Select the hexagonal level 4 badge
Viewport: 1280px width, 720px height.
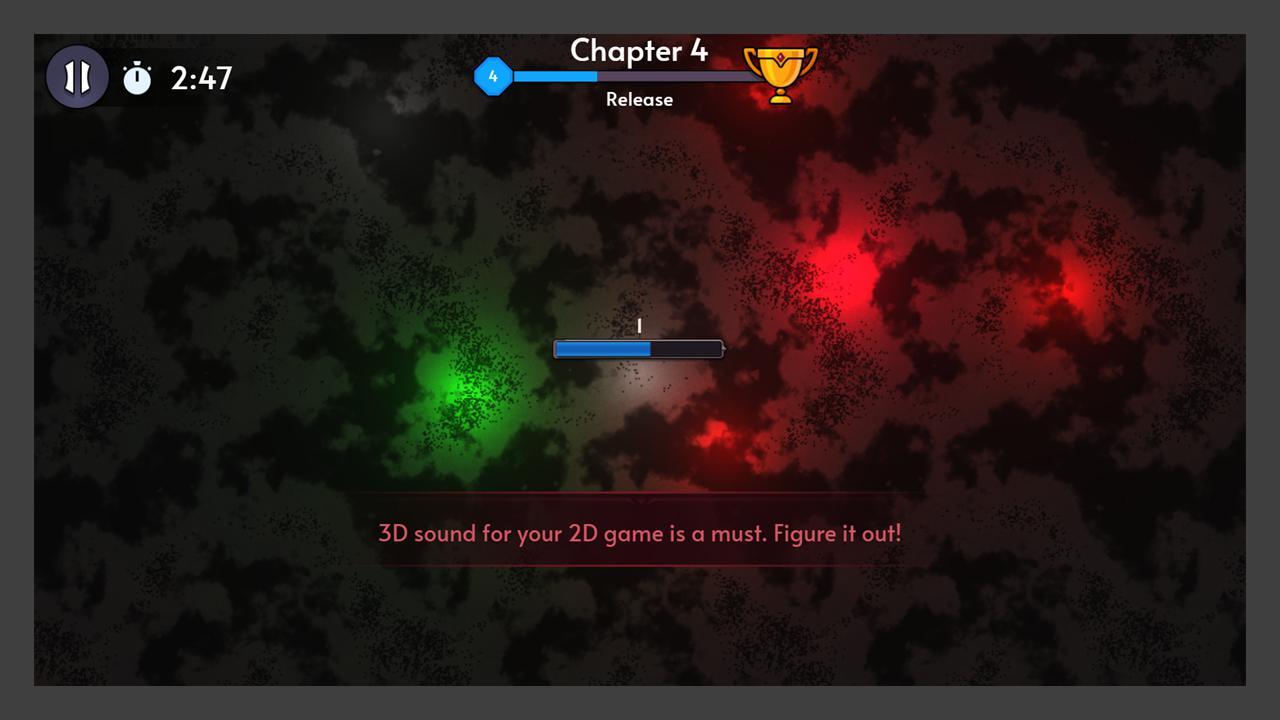click(494, 75)
